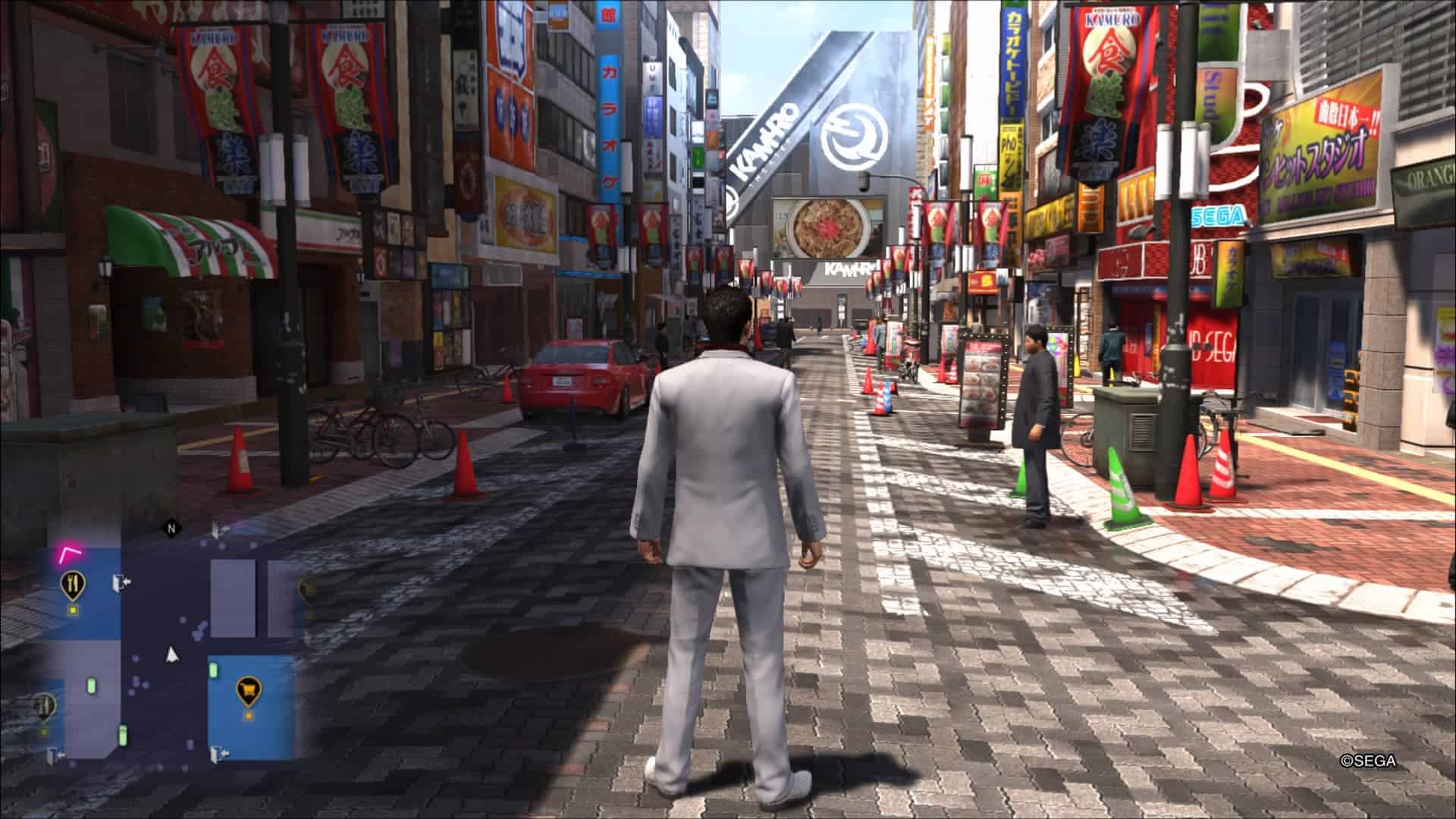Select the door entrance icon below shop marker
Image resolution: width=1456 pixels, height=819 pixels.
[221, 754]
